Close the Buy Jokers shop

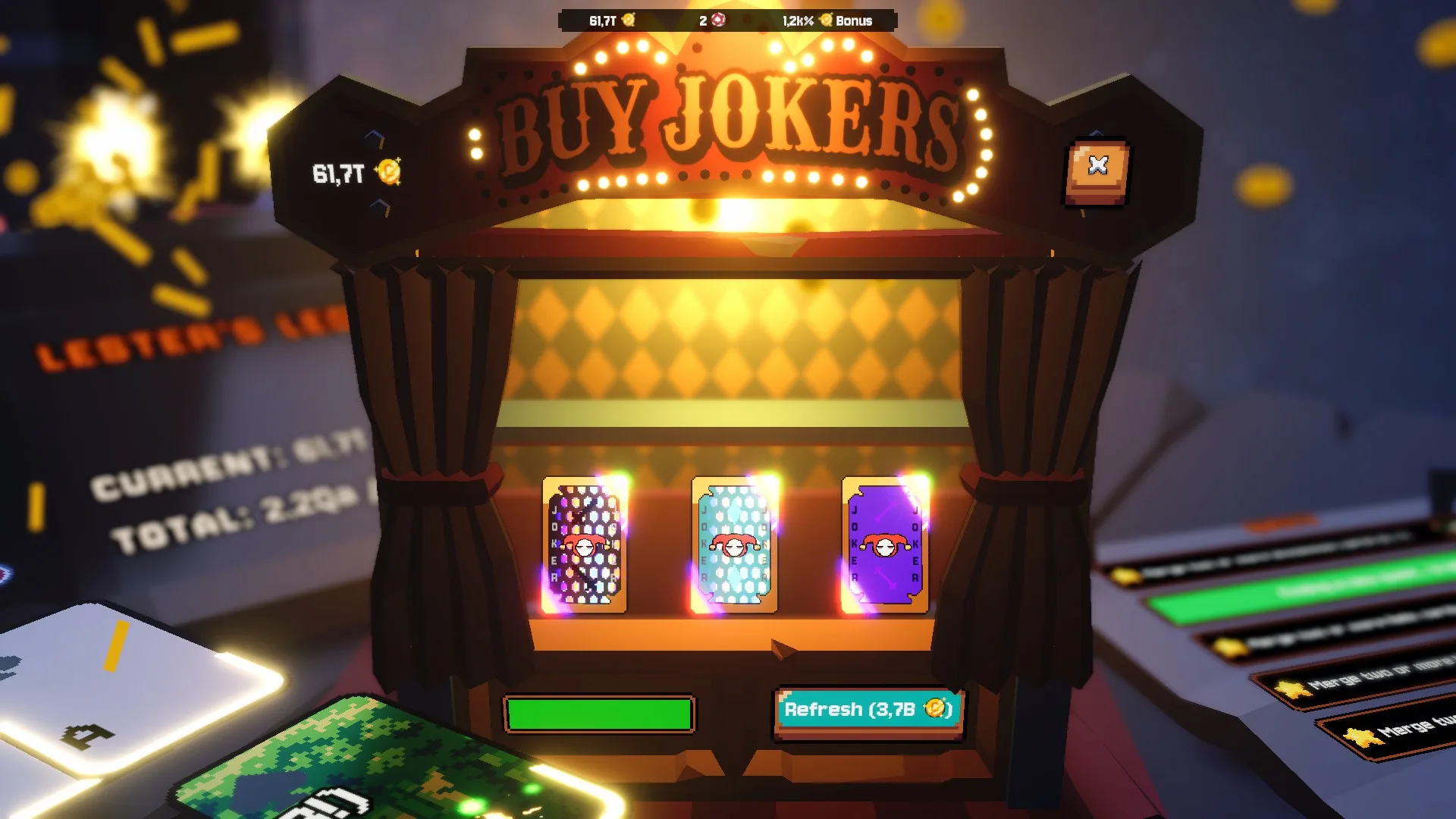pyautogui.click(x=1097, y=169)
